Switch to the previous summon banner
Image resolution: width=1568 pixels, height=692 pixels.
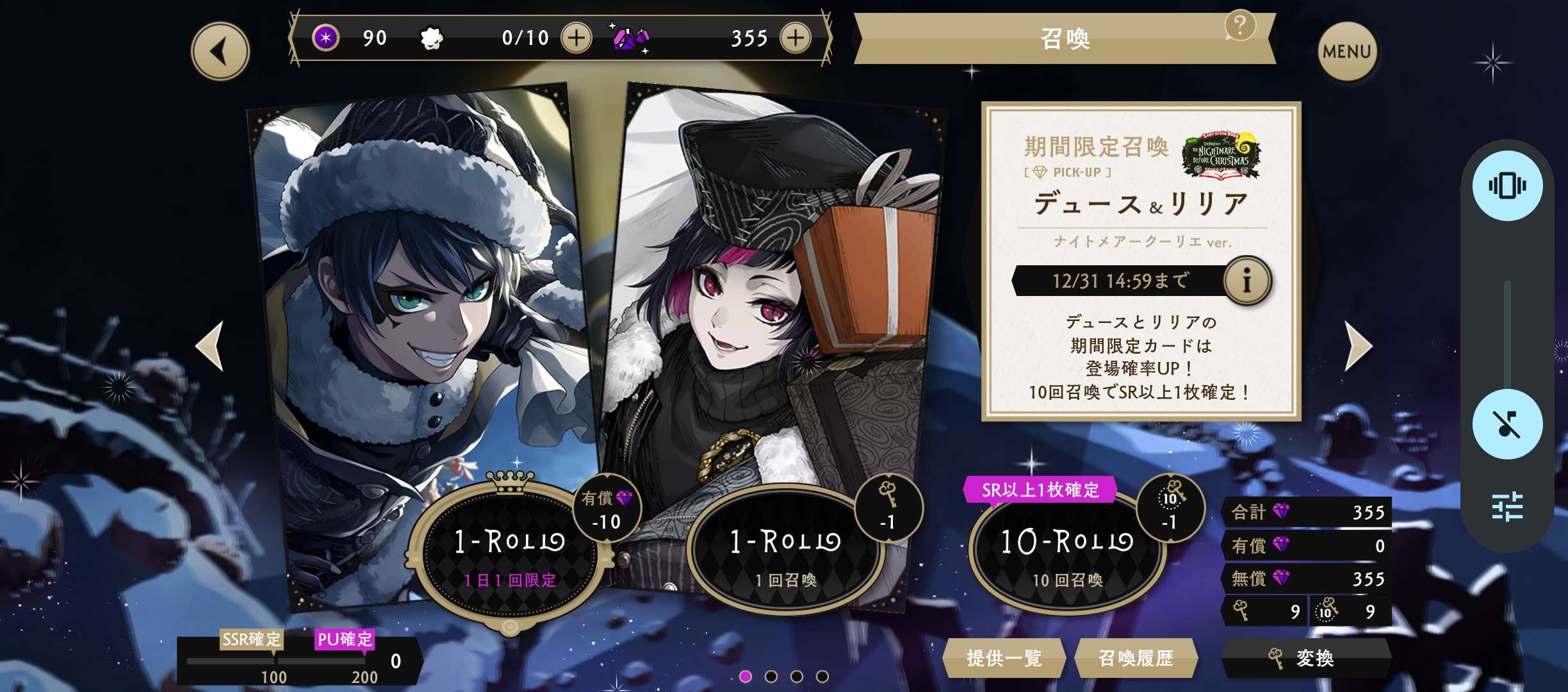coord(210,346)
